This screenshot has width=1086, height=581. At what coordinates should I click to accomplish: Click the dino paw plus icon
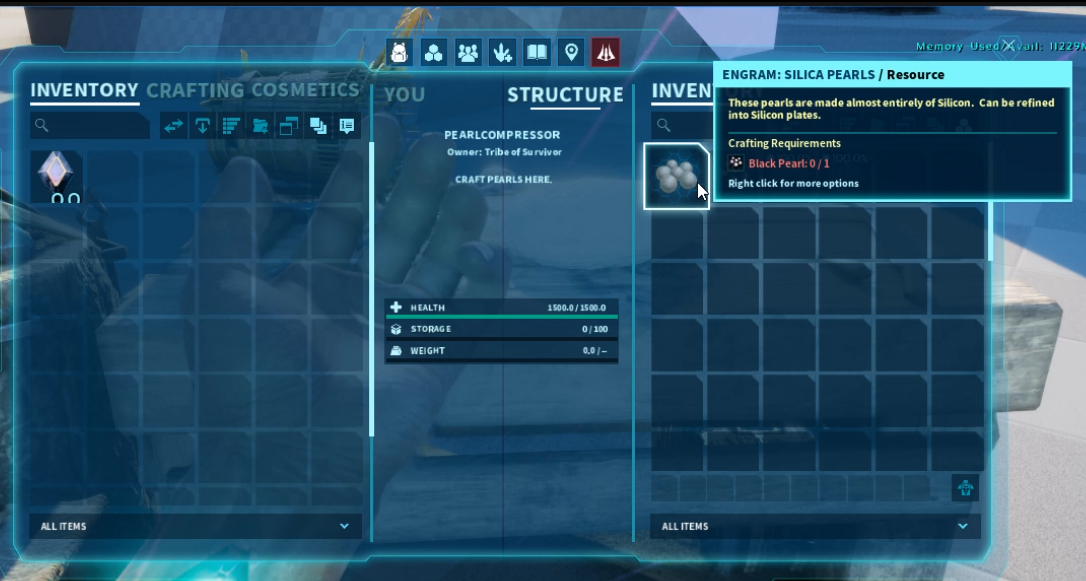pyautogui.click(x=502, y=52)
